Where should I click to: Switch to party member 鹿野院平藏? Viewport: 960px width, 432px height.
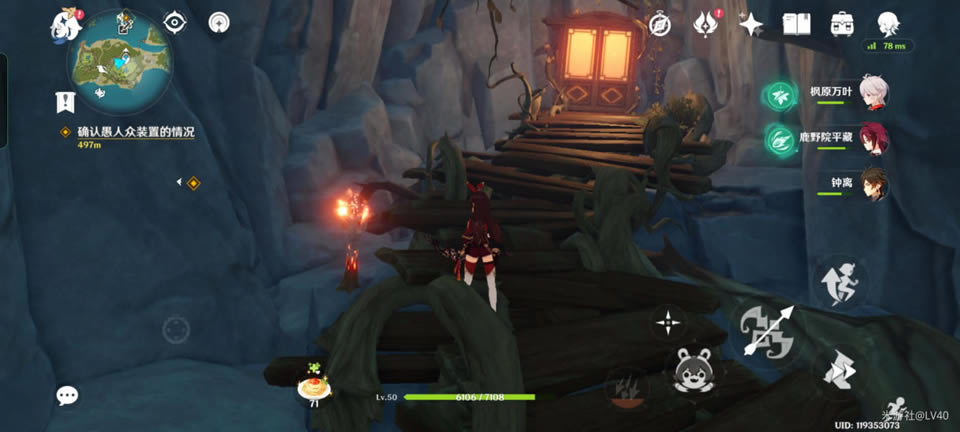873,139
